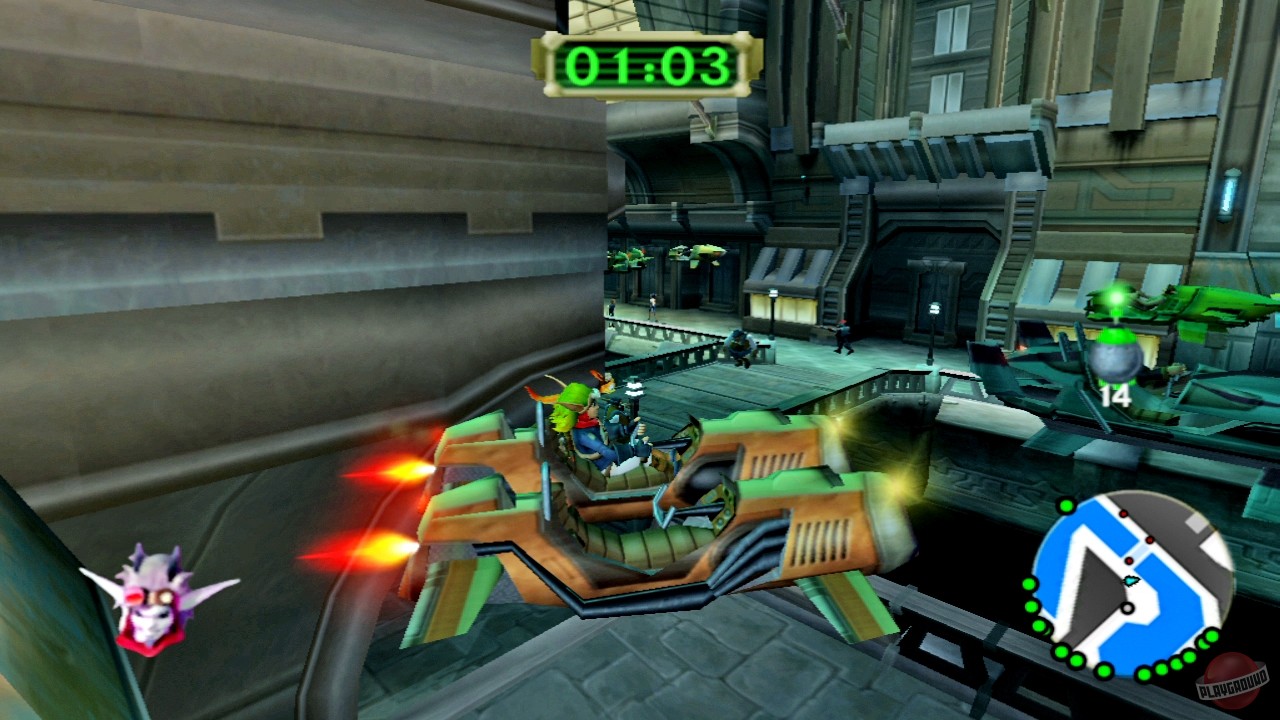Click a red enemy dot on the minimap
This screenshot has width=1280, height=720.
(1128, 560)
